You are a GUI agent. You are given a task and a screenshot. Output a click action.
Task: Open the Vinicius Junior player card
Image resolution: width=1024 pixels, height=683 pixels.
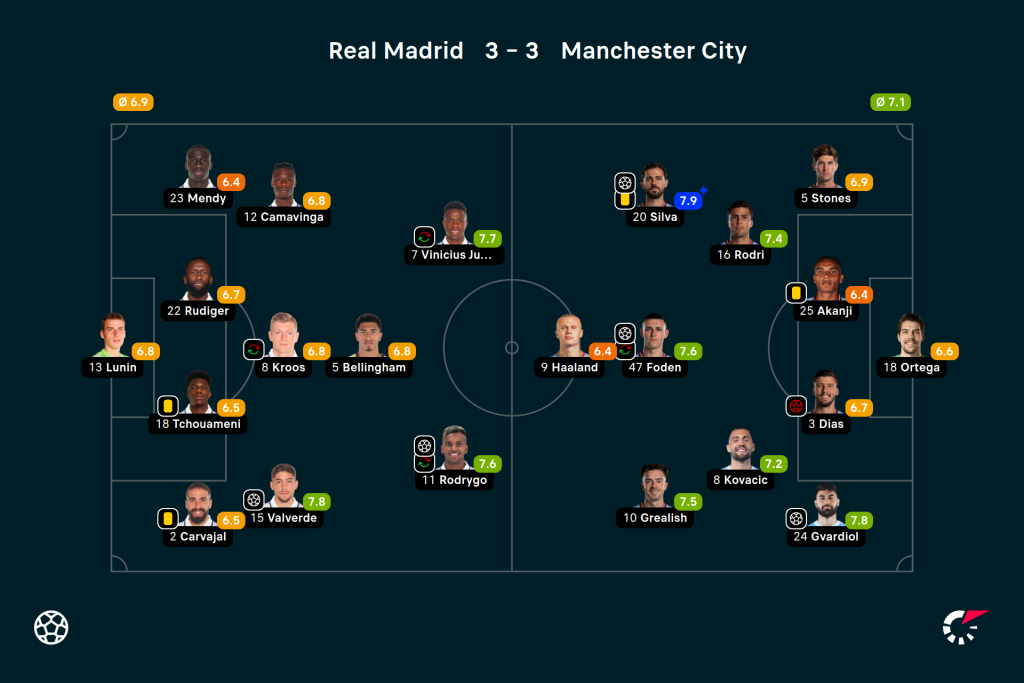[454, 224]
